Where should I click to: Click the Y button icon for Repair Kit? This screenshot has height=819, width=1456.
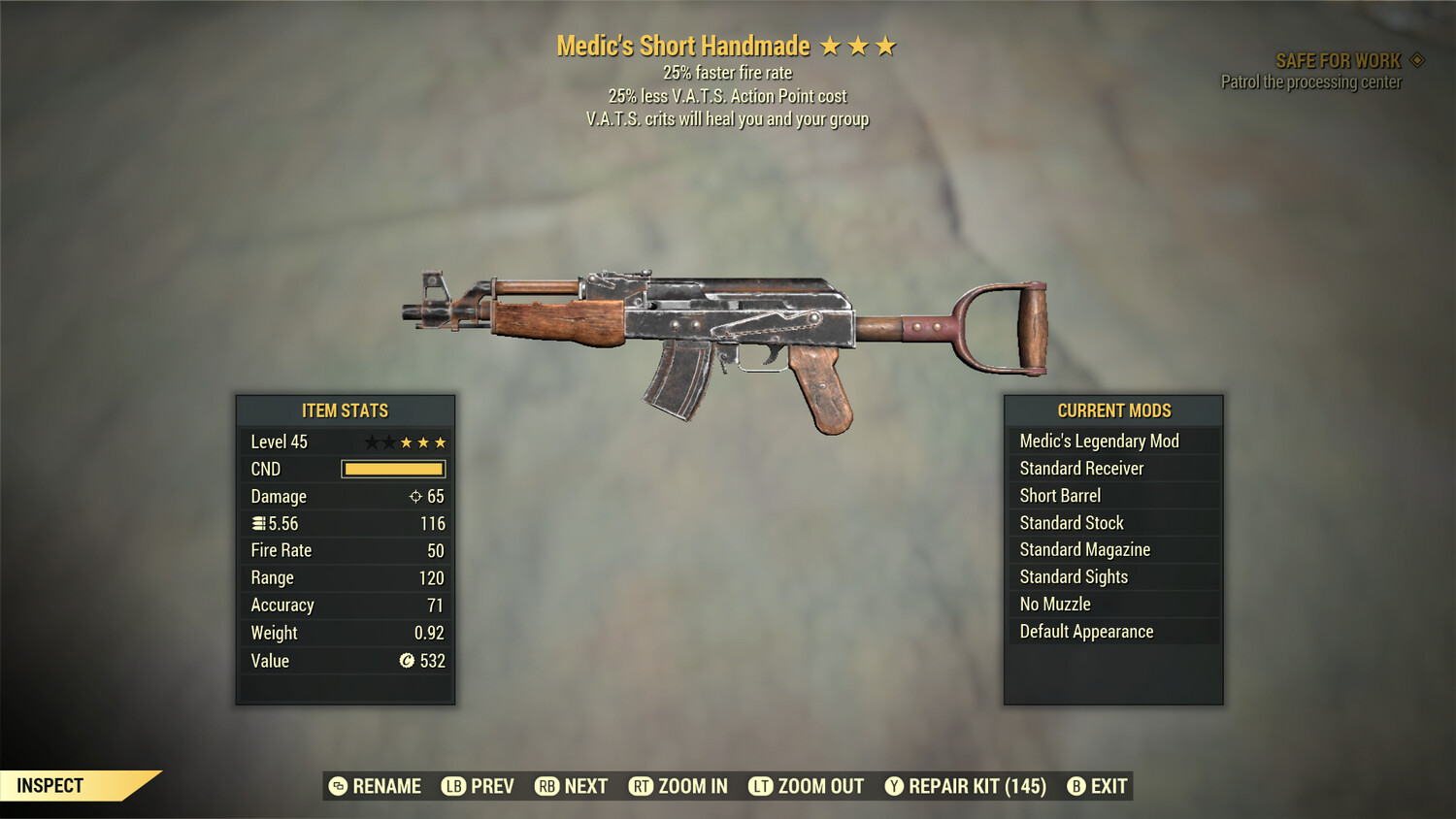[x=894, y=786]
